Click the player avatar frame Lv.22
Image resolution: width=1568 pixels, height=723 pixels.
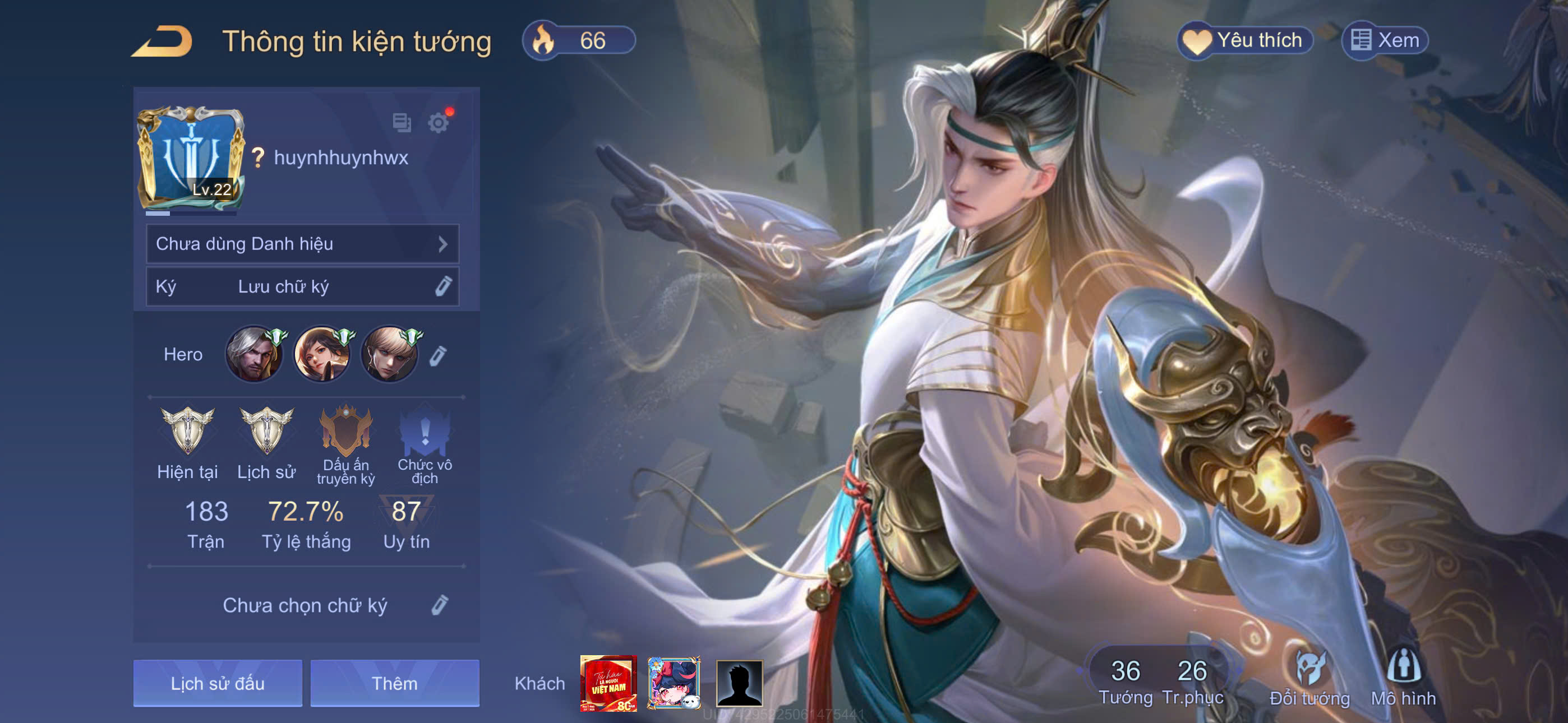191,157
